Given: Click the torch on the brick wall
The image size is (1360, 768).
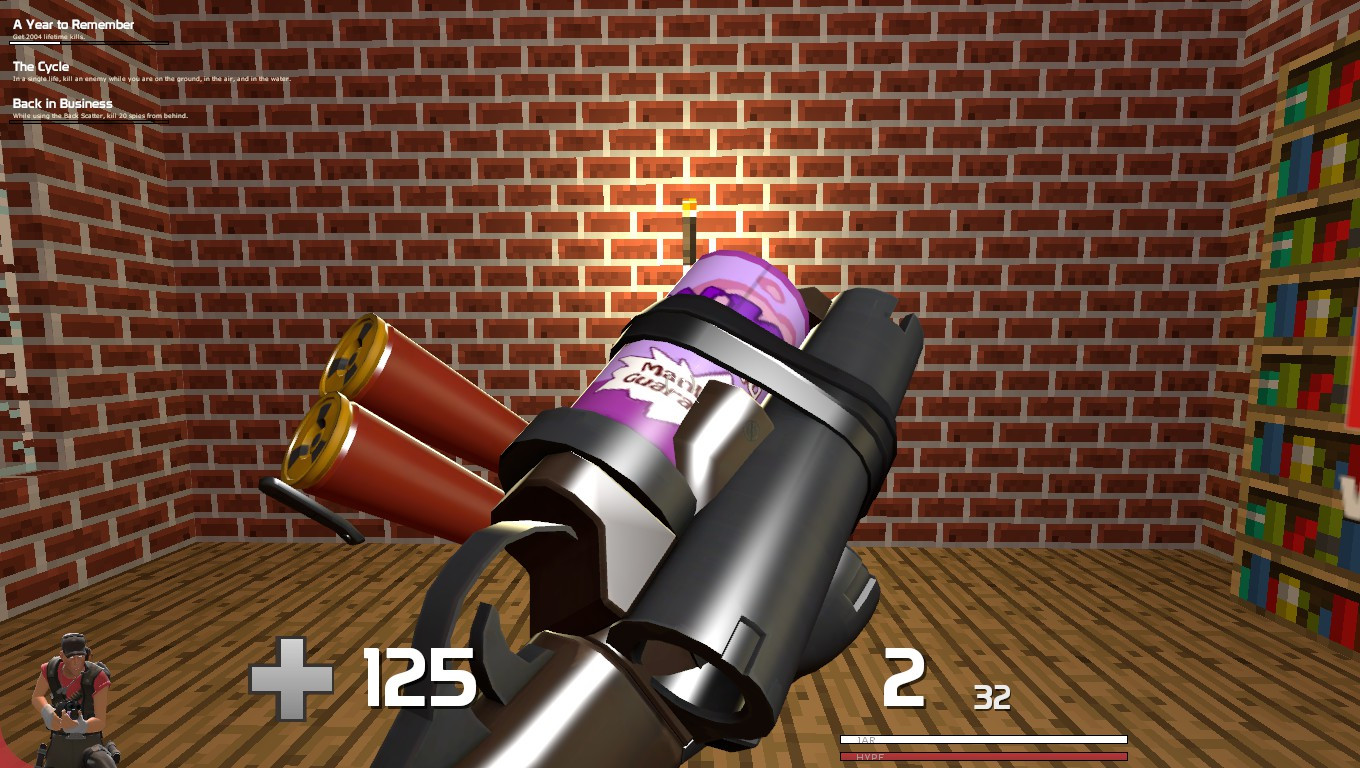Looking at the screenshot, I should coord(688,225).
